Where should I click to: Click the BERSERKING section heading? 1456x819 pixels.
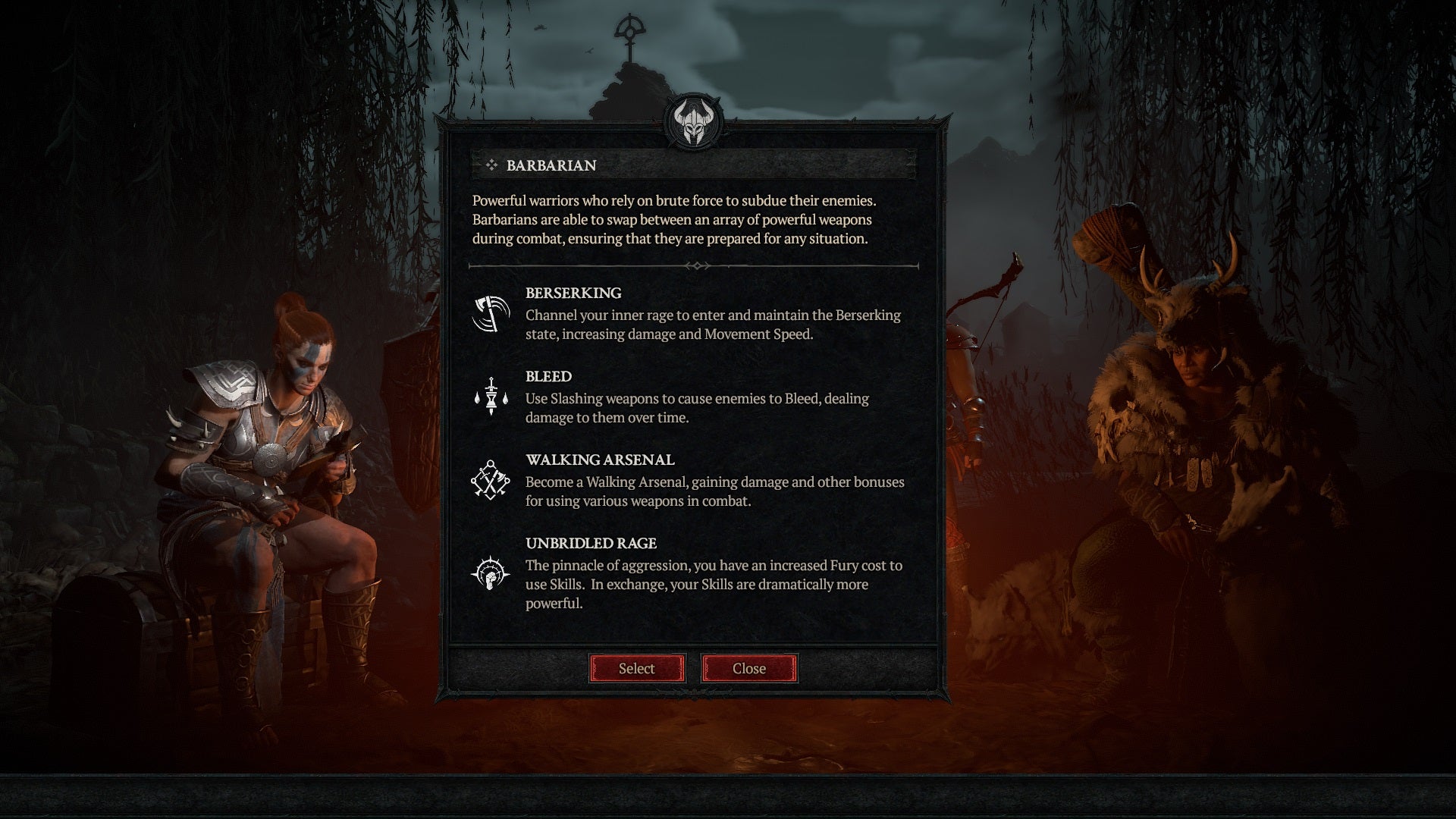coord(573,293)
